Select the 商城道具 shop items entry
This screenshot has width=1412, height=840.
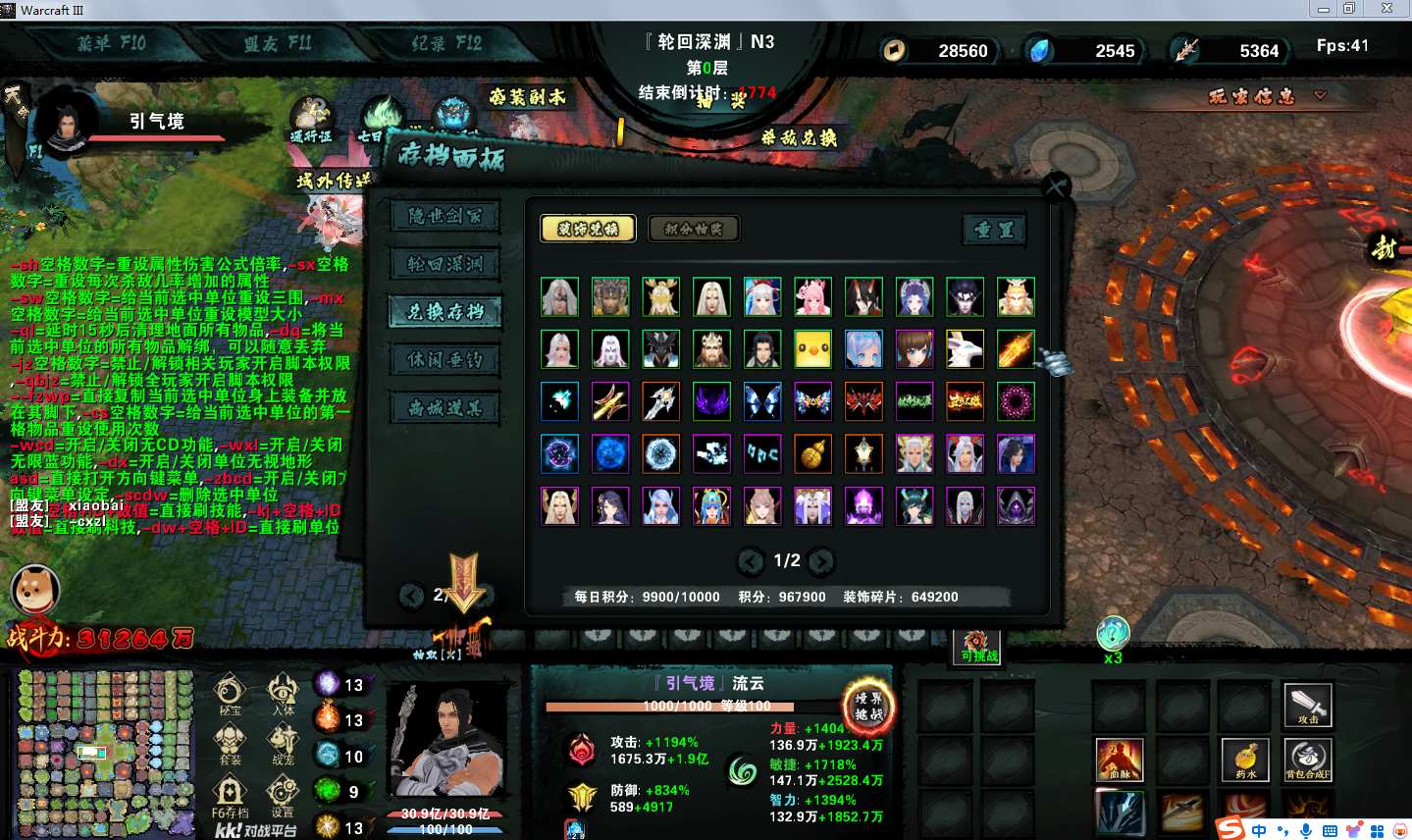point(445,408)
